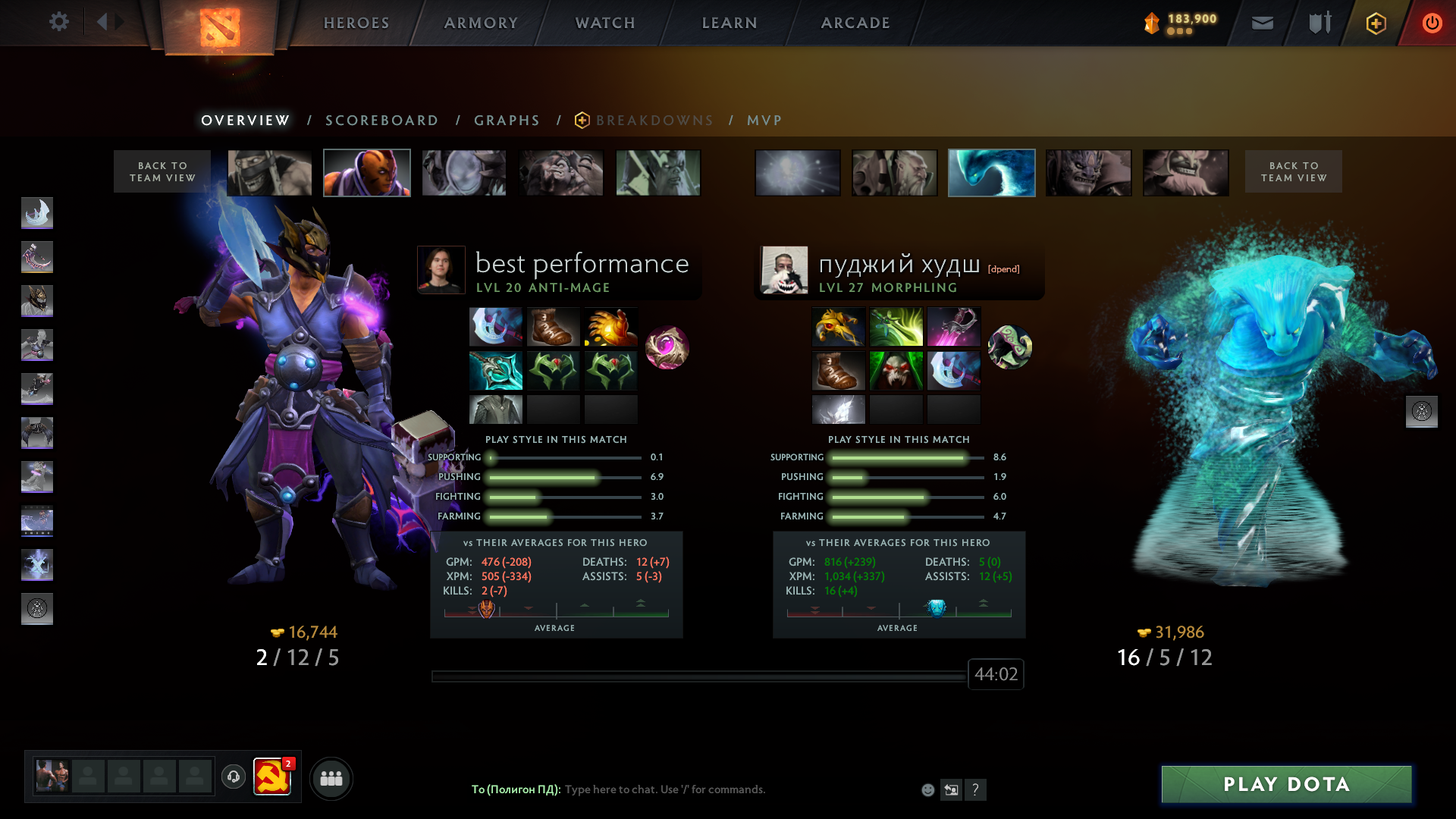Open the settings gear
The width and height of the screenshot is (1456, 819).
(59, 22)
